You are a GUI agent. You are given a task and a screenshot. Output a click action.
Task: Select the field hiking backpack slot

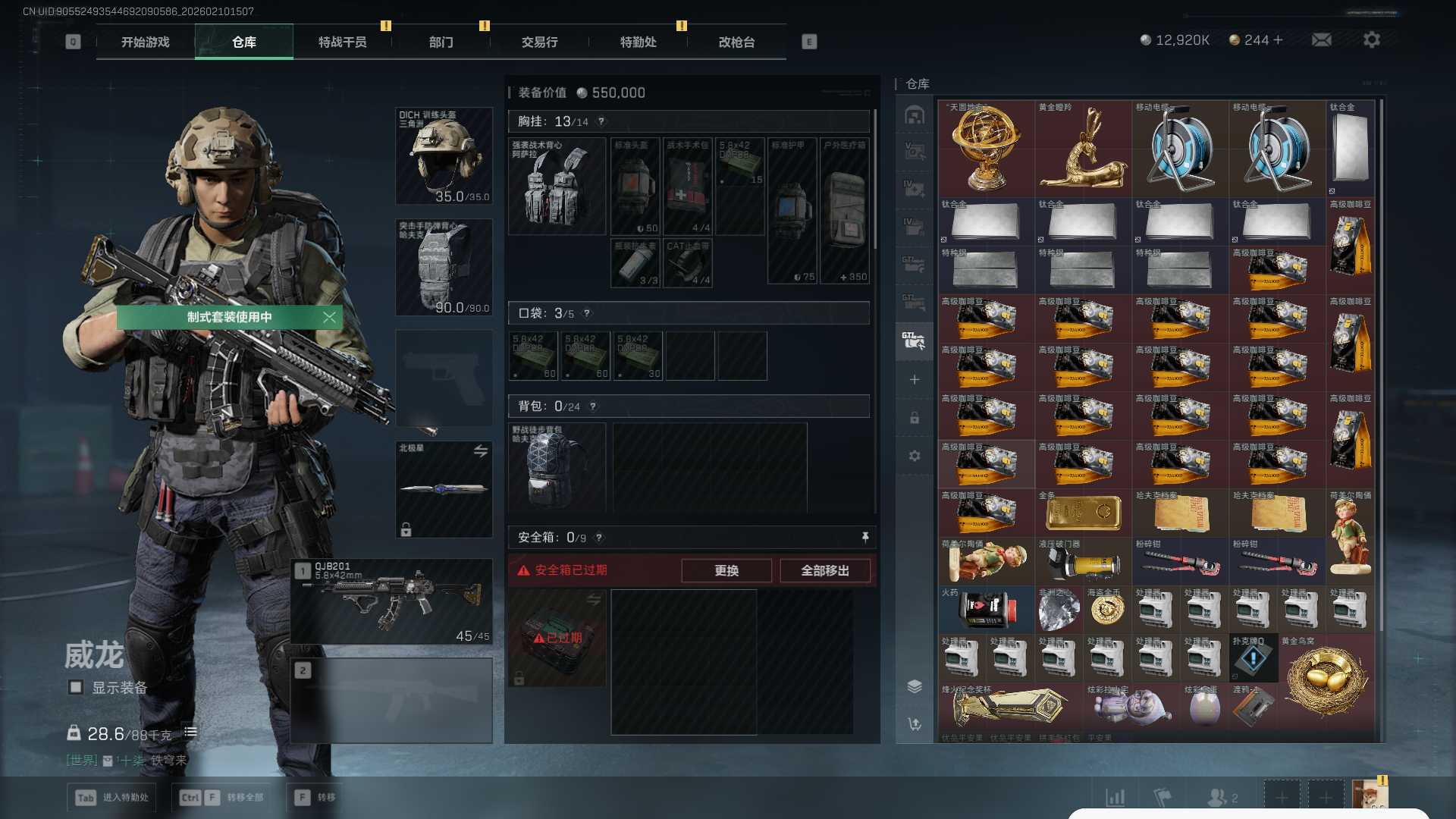point(557,466)
